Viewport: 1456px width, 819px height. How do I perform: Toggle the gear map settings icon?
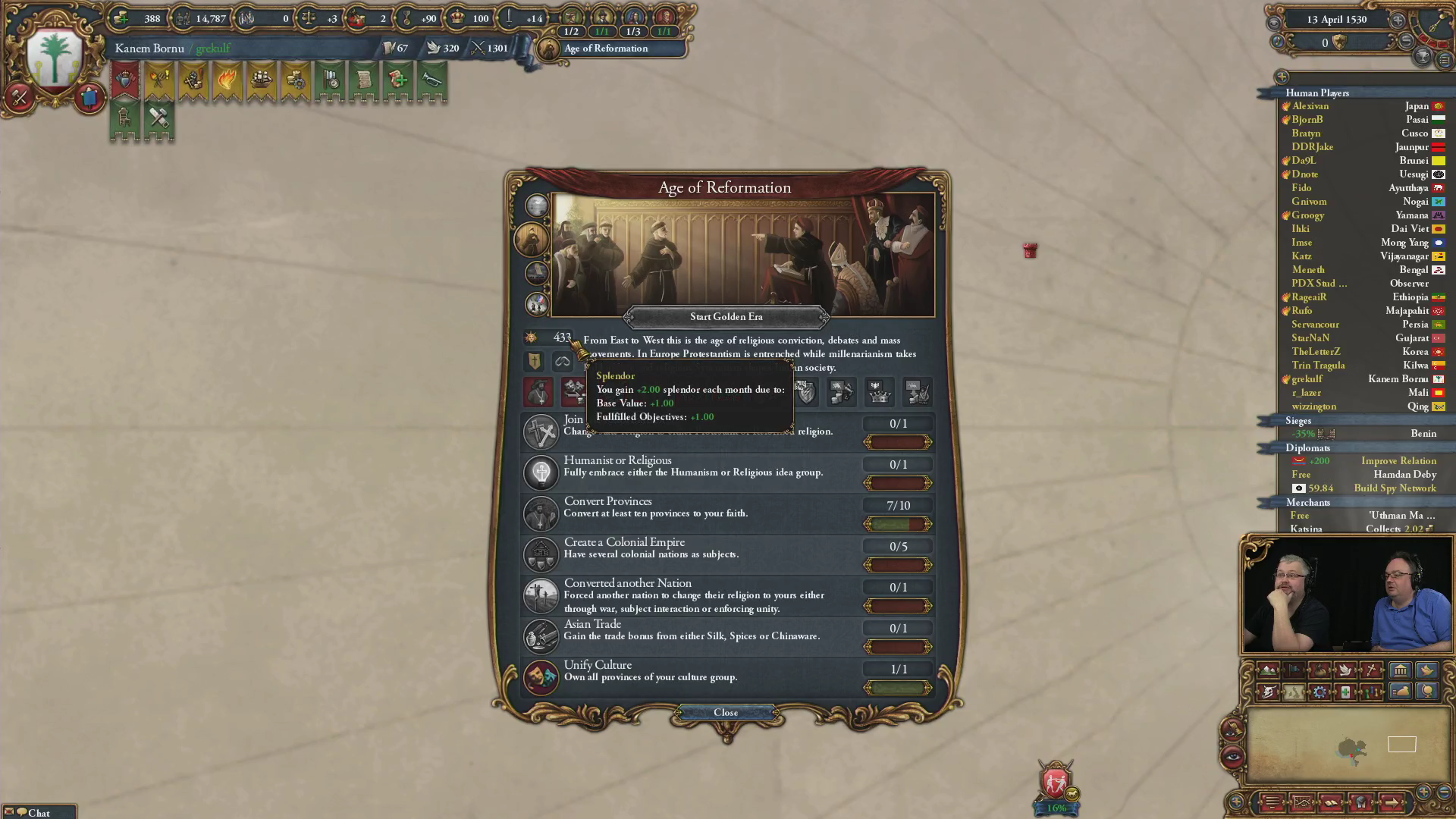1320,692
